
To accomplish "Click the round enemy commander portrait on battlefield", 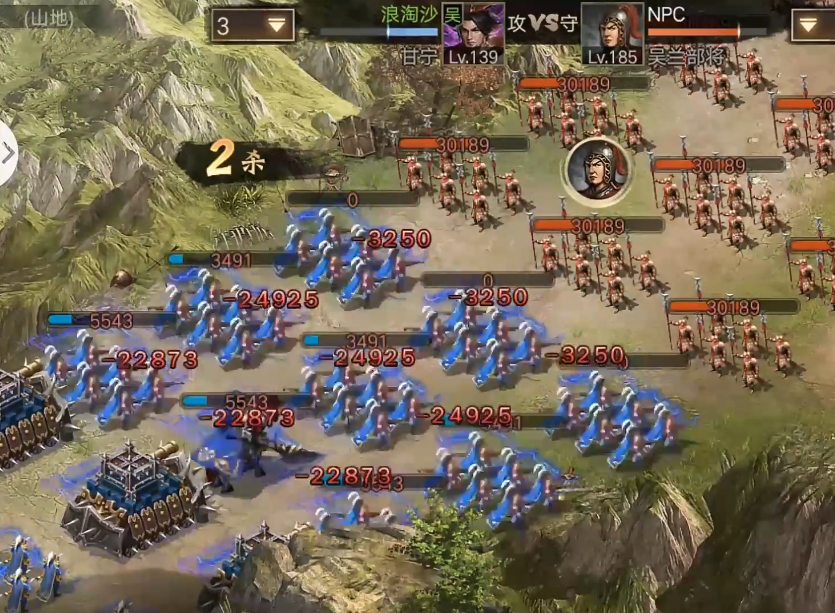I will (597, 170).
